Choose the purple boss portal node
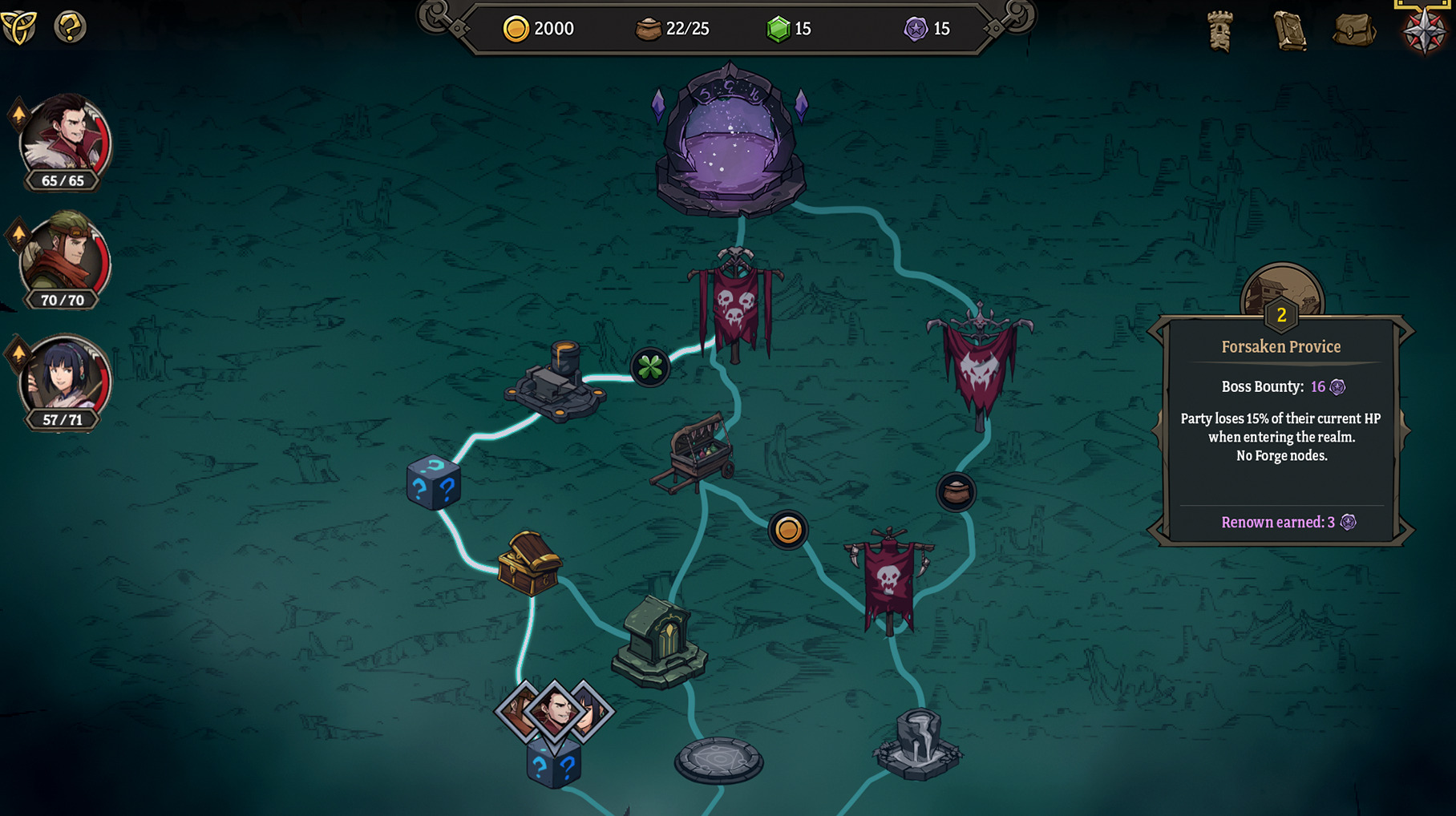 pos(730,144)
